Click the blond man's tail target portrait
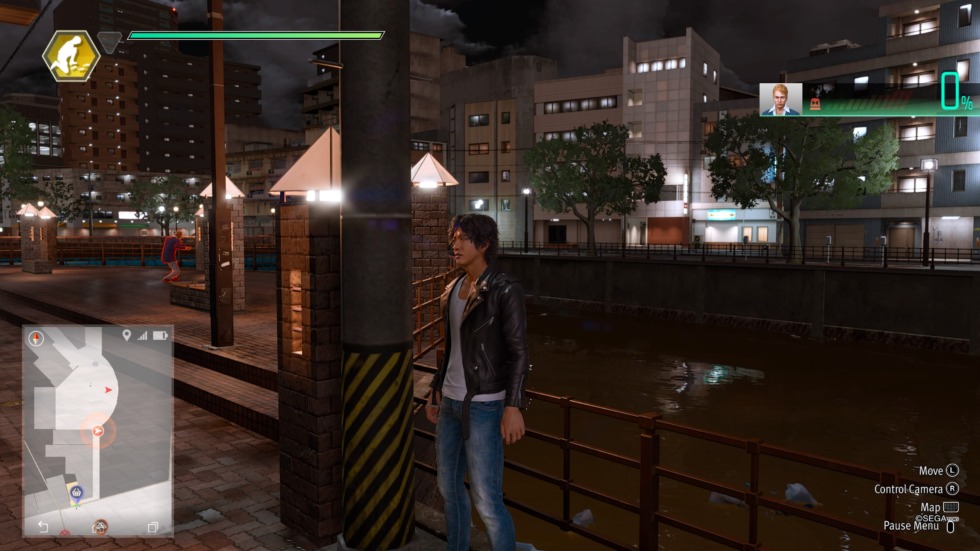The height and width of the screenshot is (551, 980). 779,99
